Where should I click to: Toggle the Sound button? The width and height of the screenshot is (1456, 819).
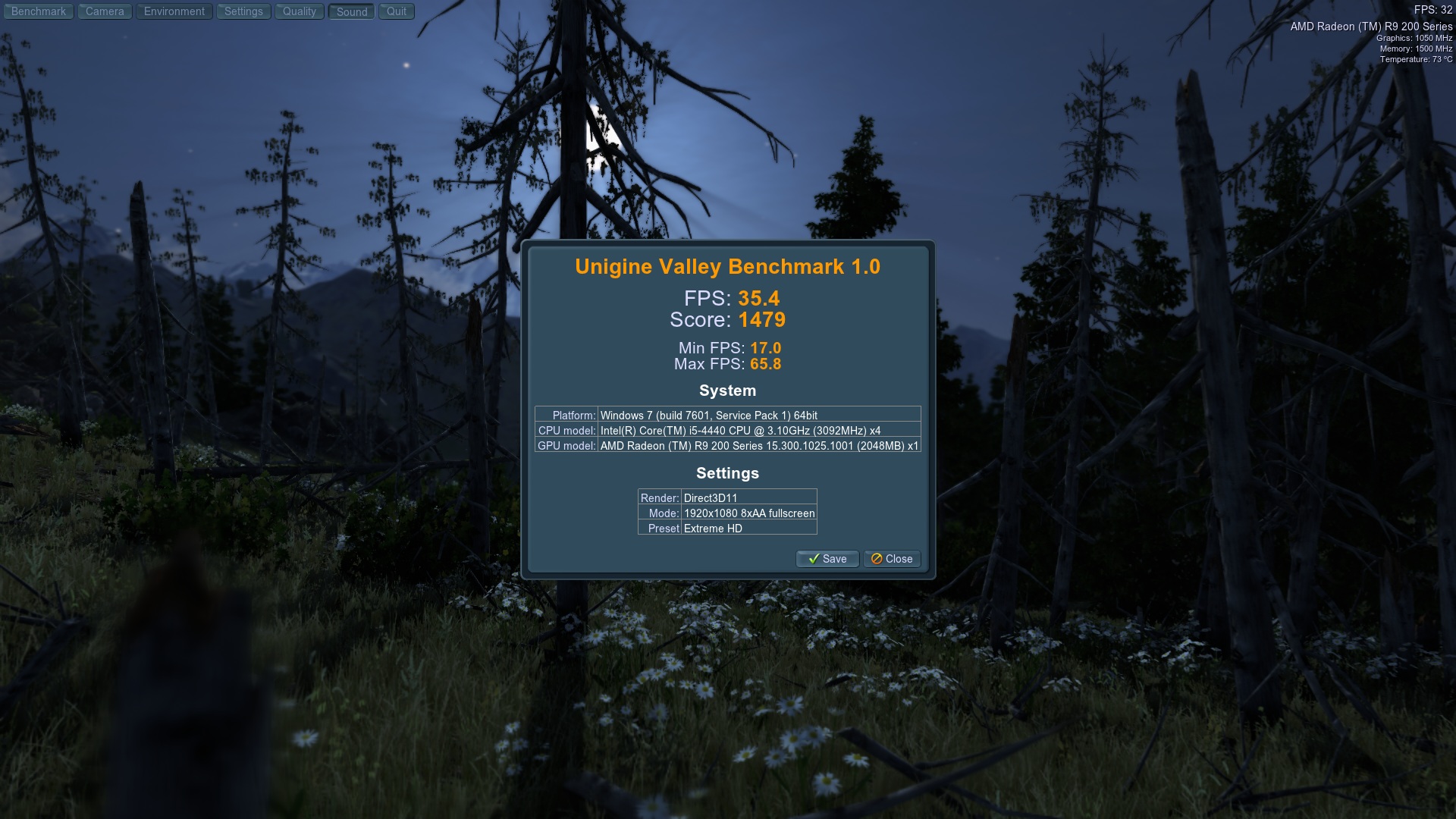click(x=352, y=11)
